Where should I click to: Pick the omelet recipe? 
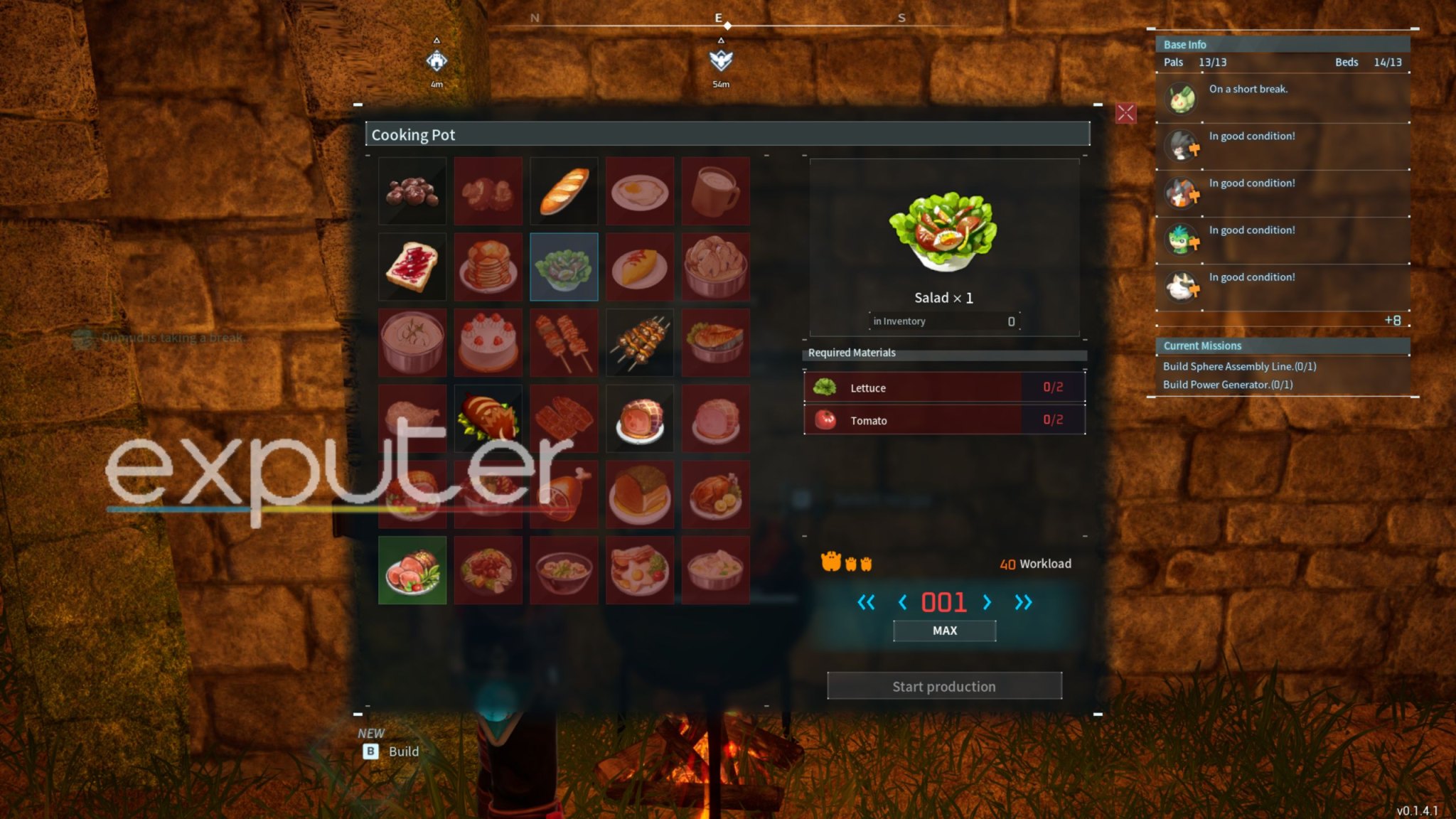click(640, 267)
